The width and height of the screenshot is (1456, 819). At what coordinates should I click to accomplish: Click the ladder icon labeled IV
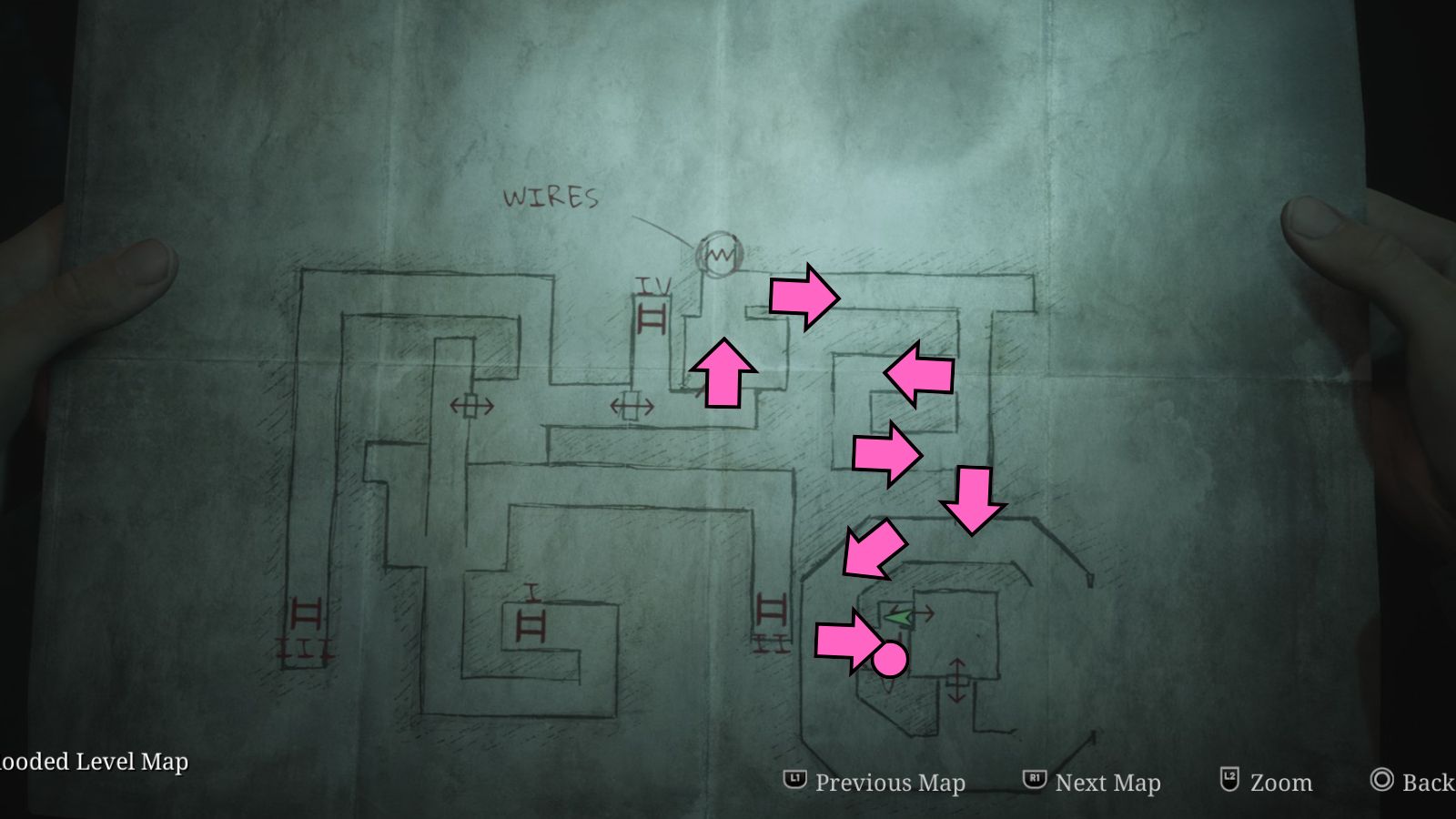click(650, 316)
